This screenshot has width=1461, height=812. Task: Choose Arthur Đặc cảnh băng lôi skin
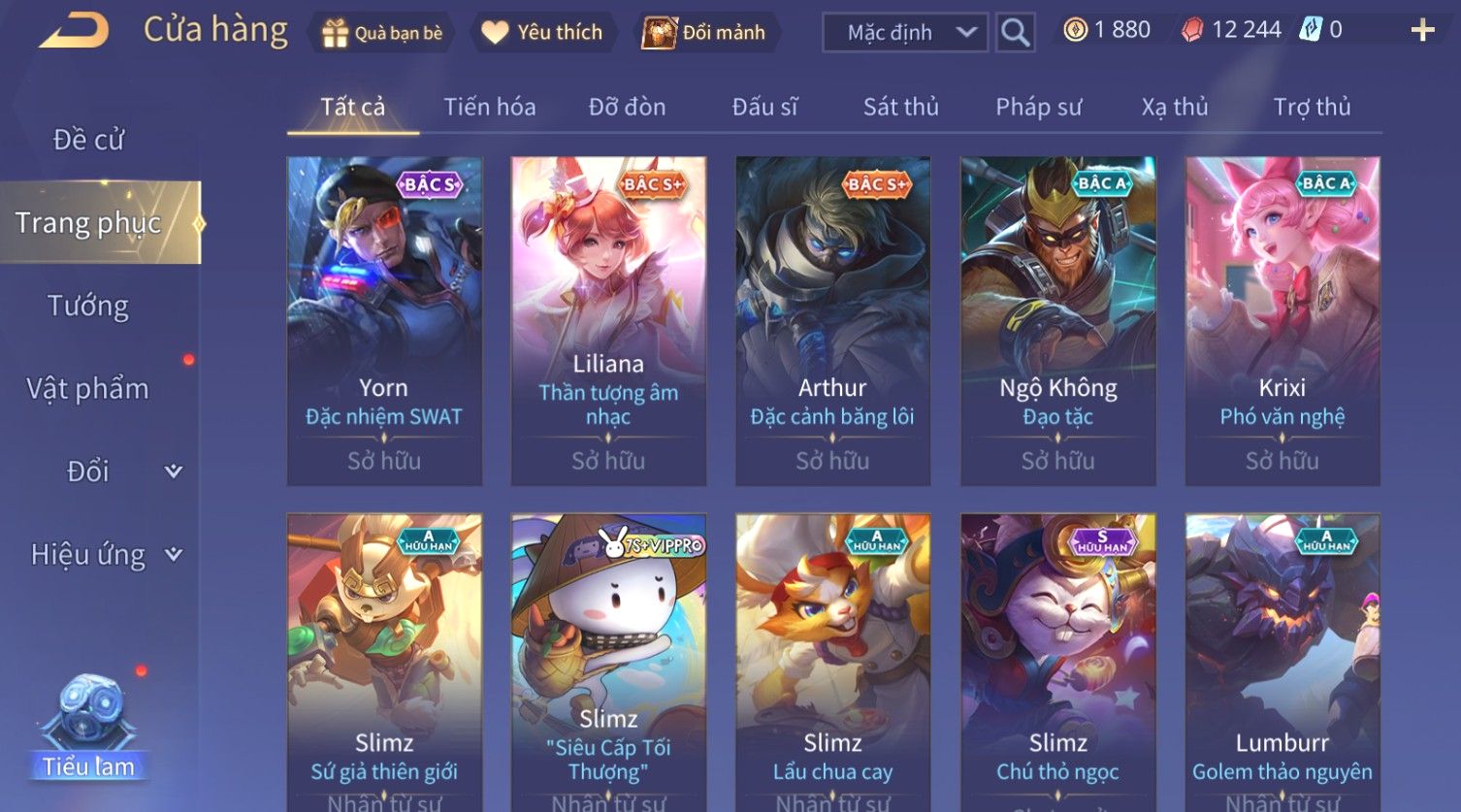(832, 320)
